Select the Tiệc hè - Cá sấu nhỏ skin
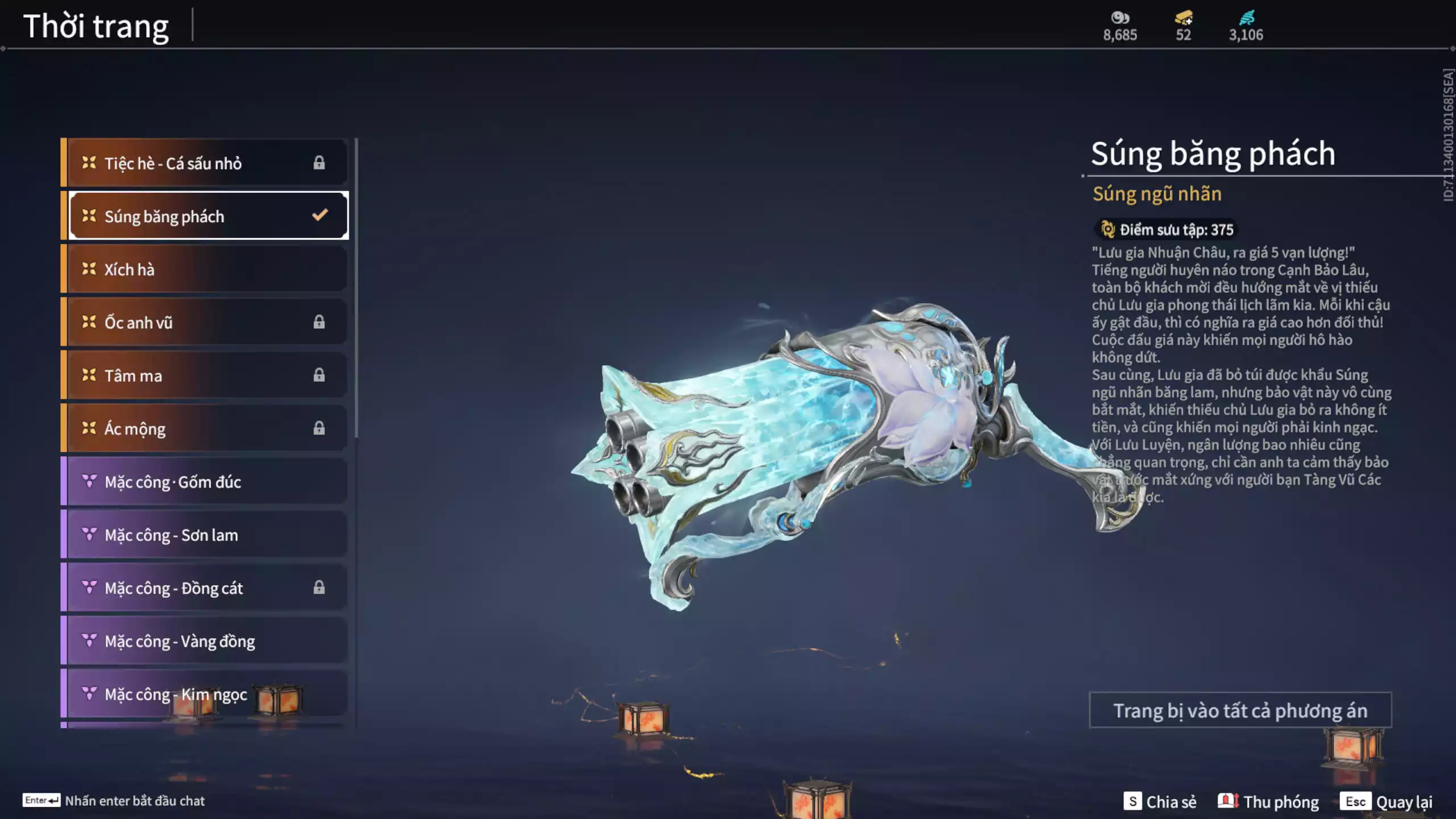This screenshot has width=1456, height=819. [x=205, y=163]
